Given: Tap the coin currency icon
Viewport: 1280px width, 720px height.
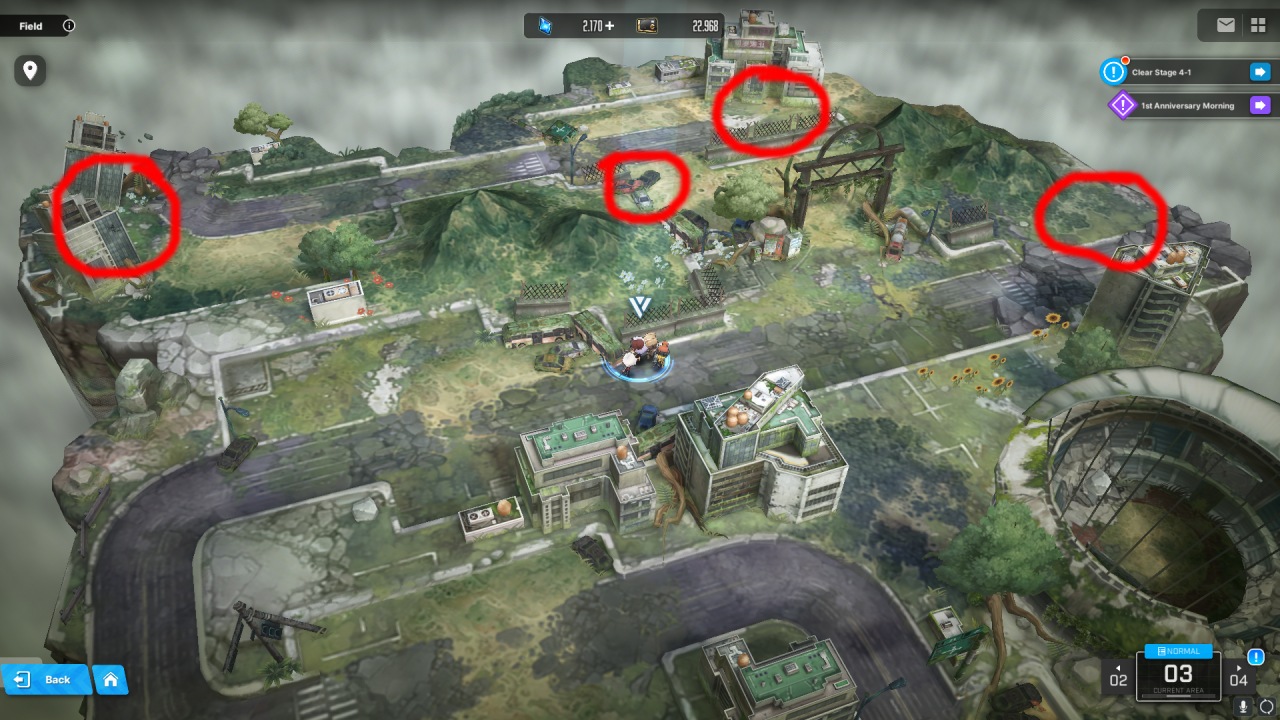Looking at the screenshot, I should [x=645, y=25].
